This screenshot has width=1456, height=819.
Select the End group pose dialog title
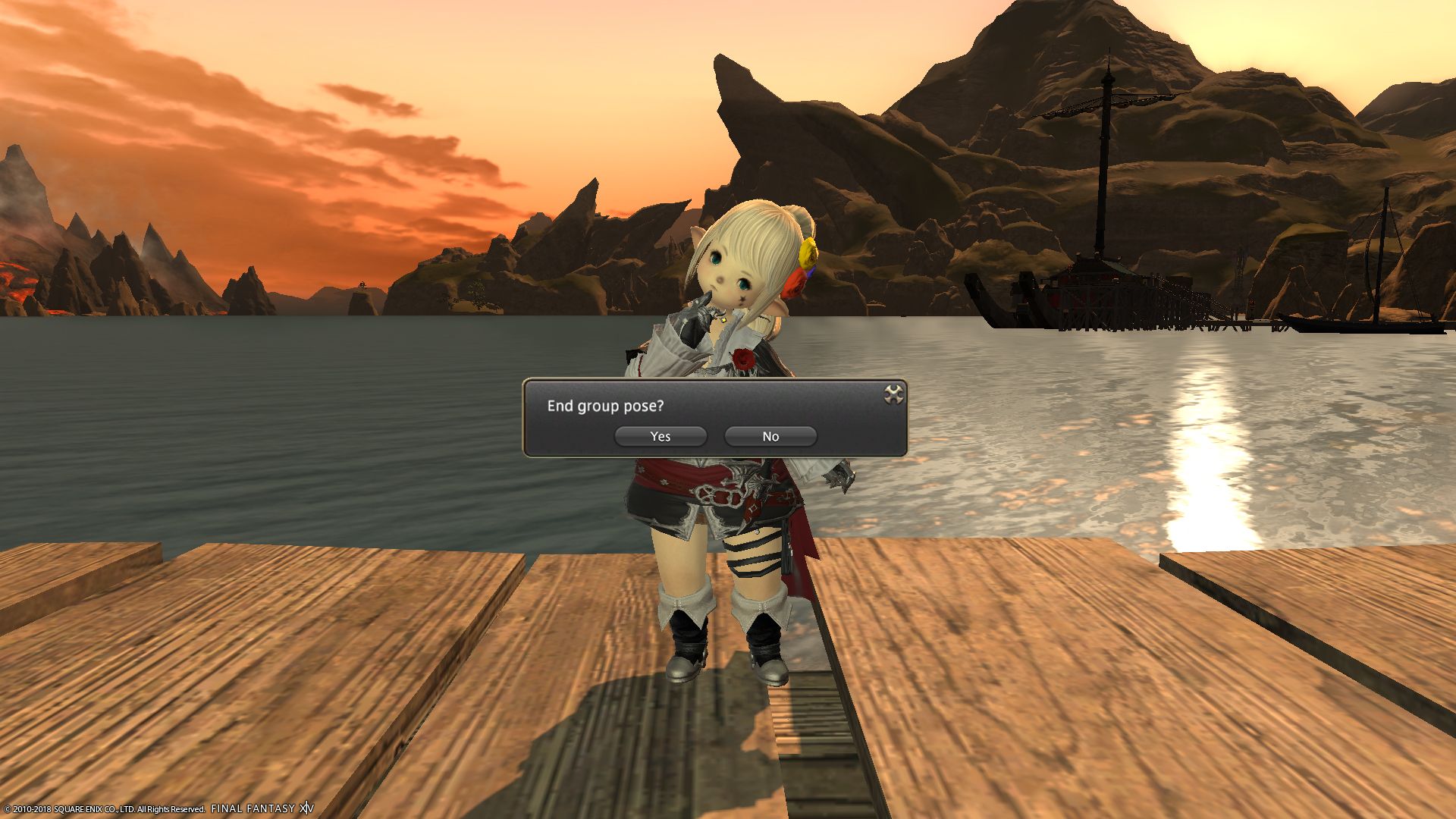[604, 407]
